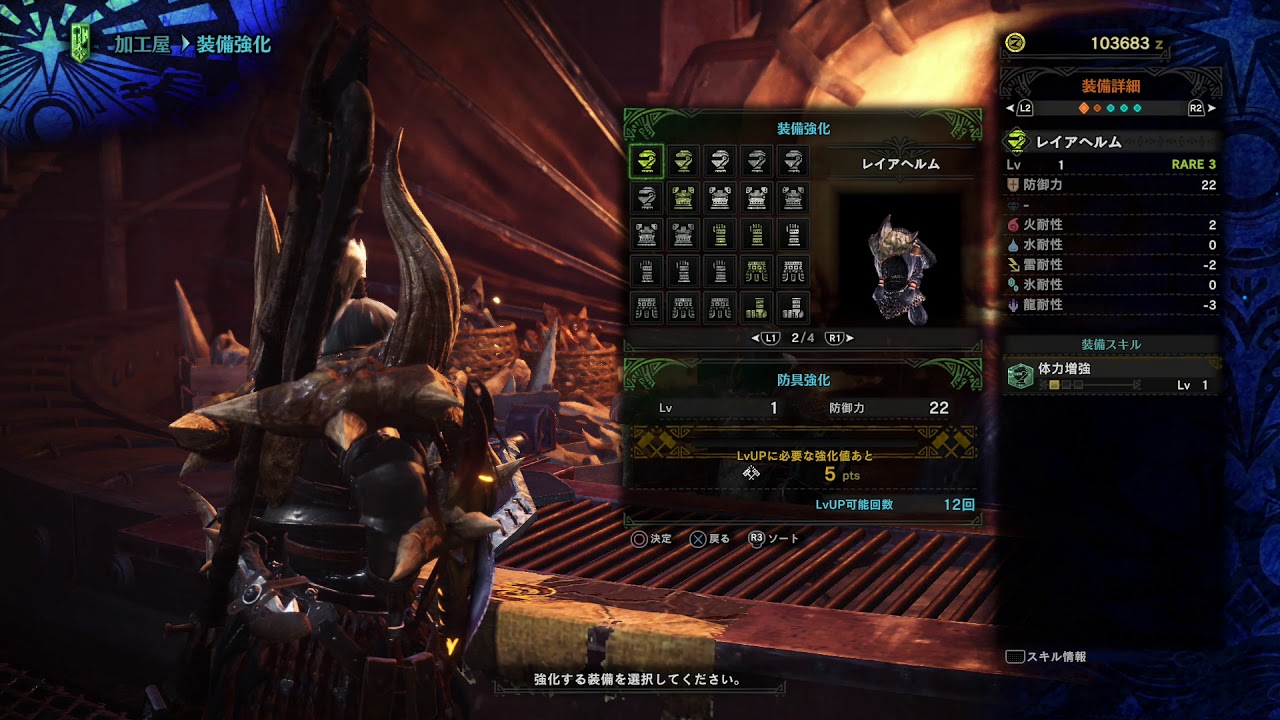Select the silver helm icon beside the highlighted one
1280x720 pixels.
coord(683,161)
